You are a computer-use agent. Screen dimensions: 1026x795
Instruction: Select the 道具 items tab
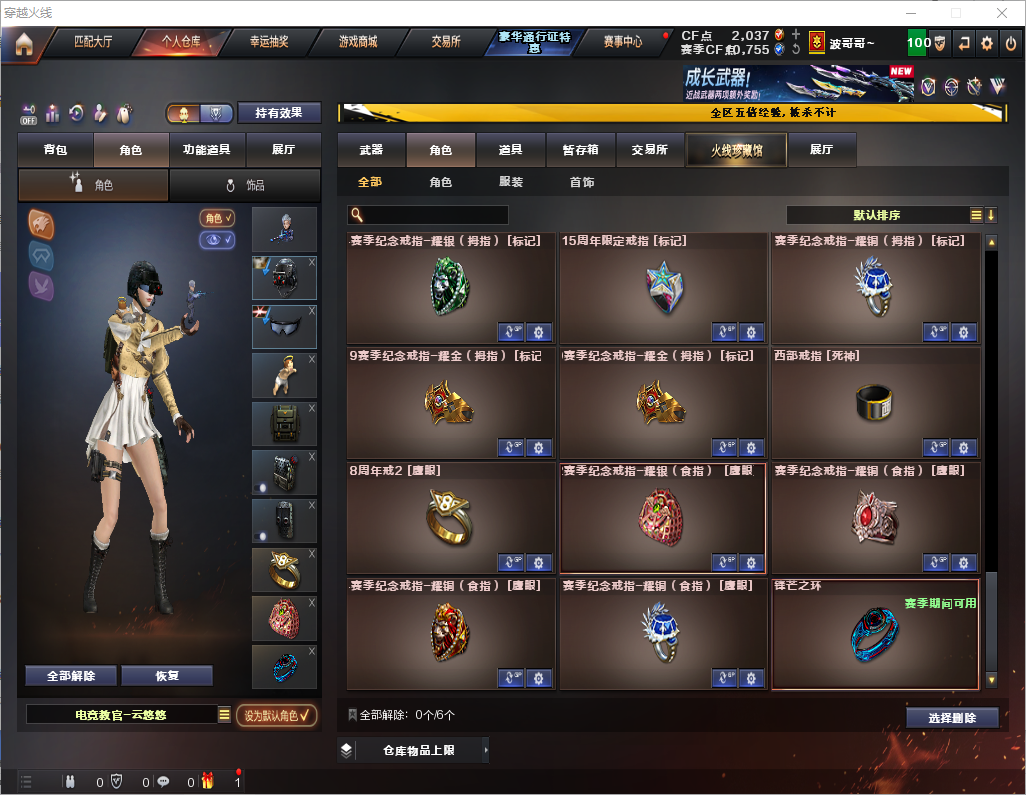pos(511,150)
